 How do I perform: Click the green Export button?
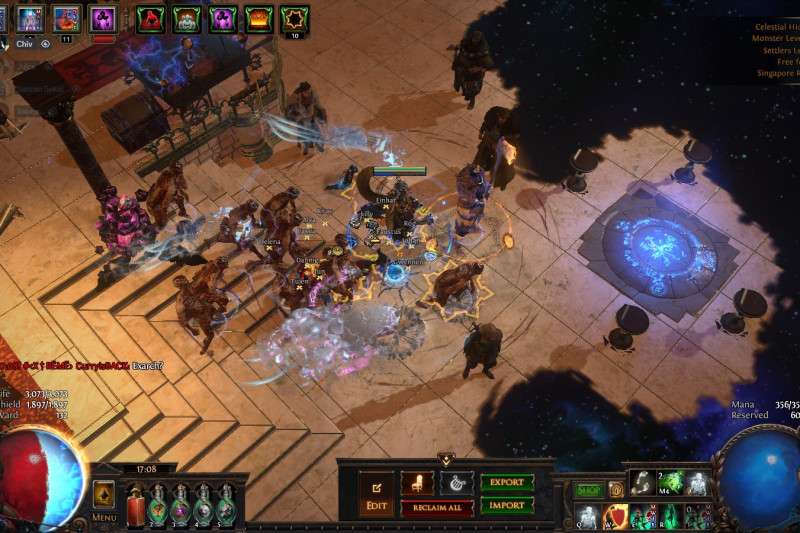point(507,483)
